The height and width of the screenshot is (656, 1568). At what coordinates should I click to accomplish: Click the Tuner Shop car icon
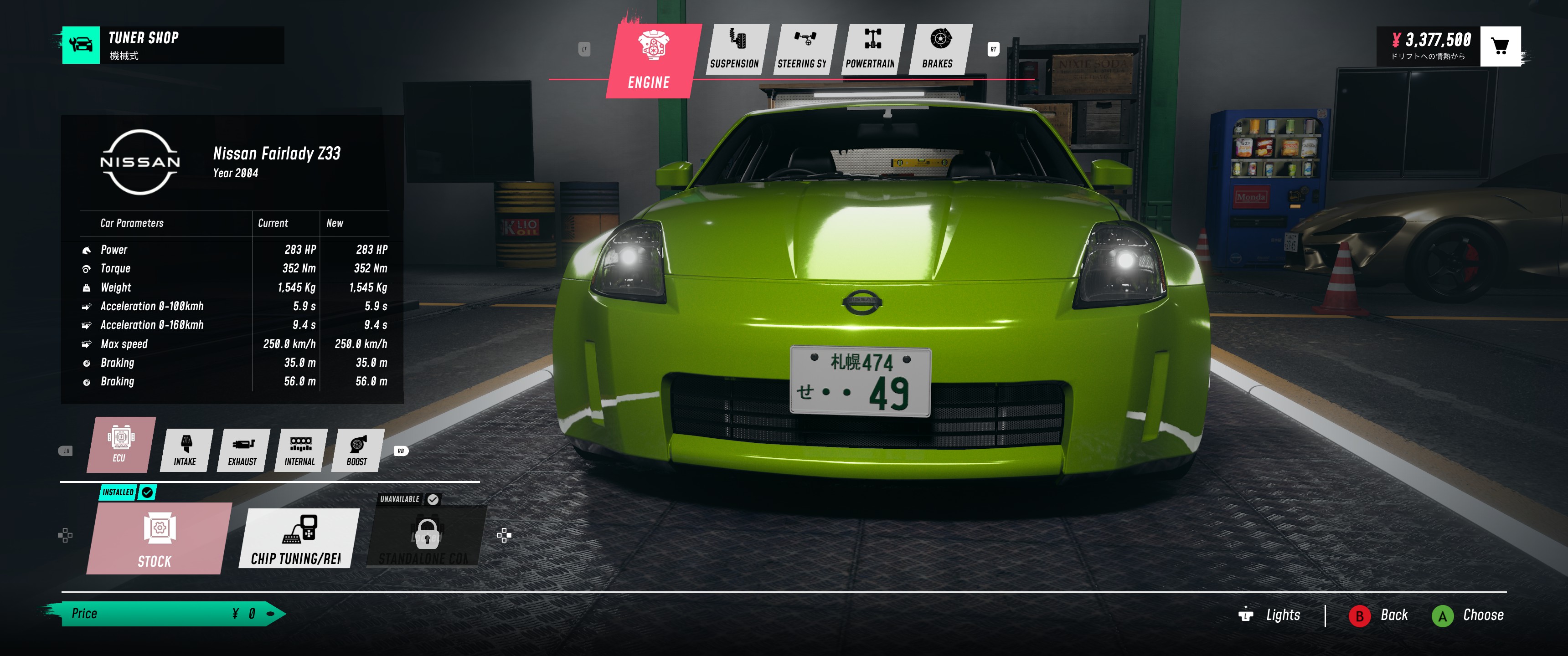(81, 45)
